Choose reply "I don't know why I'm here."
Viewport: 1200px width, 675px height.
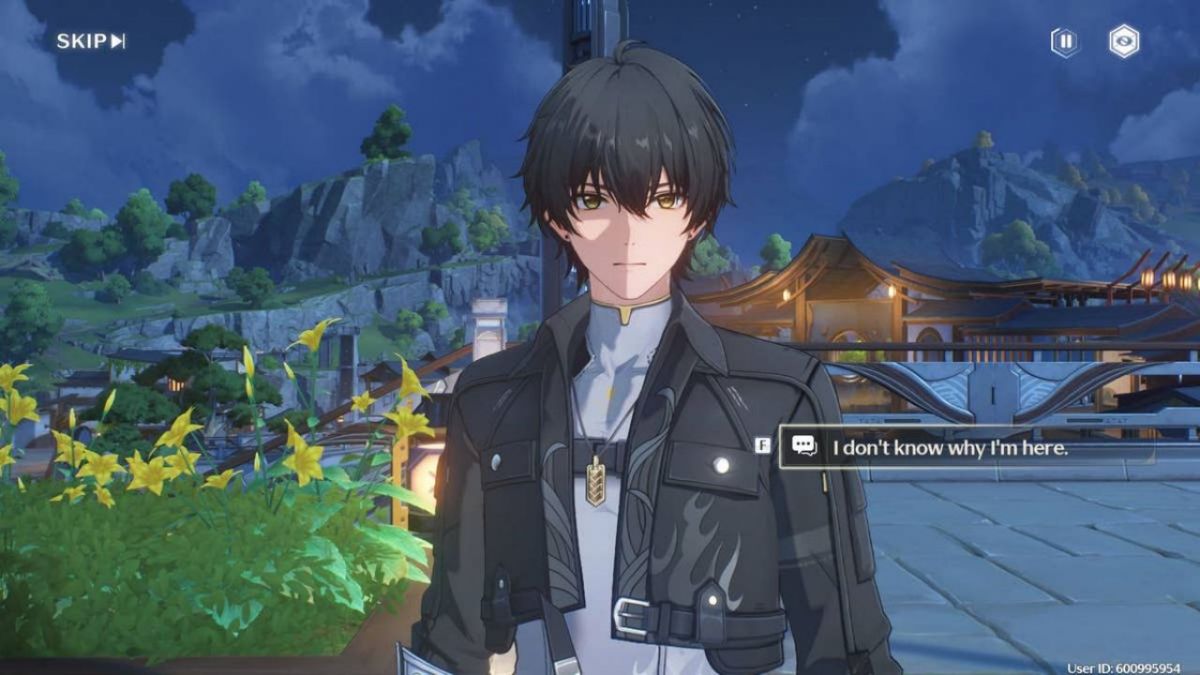(950, 449)
